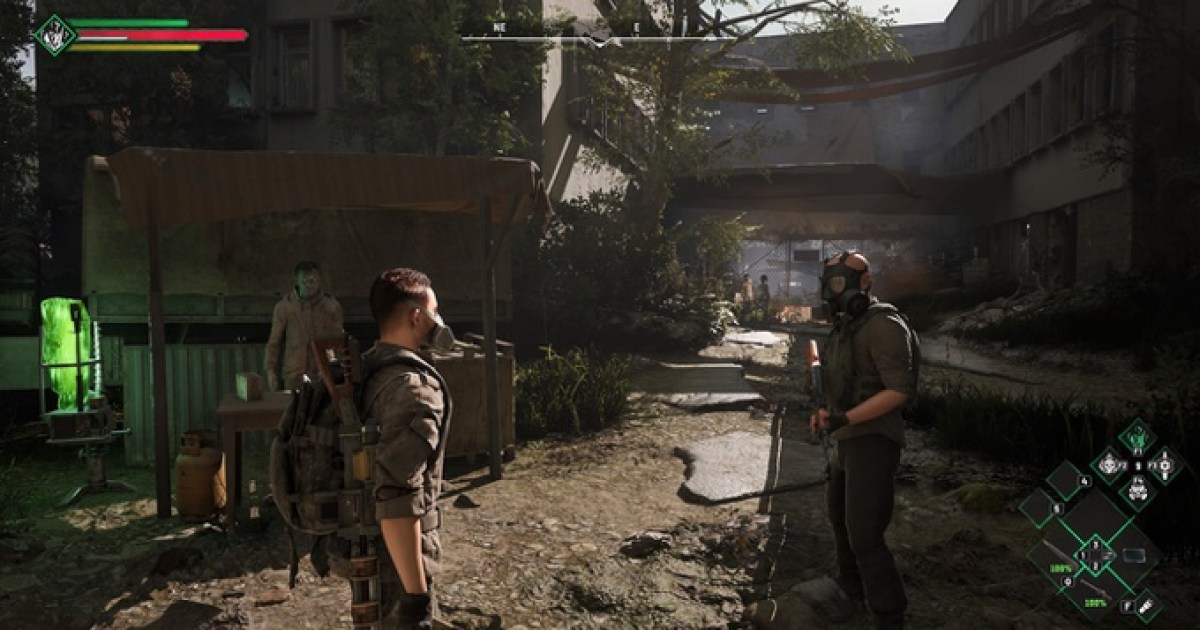Click the diamond character emblem beside the status bars
This screenshot has height=630, width=1200.
[55, 34]
